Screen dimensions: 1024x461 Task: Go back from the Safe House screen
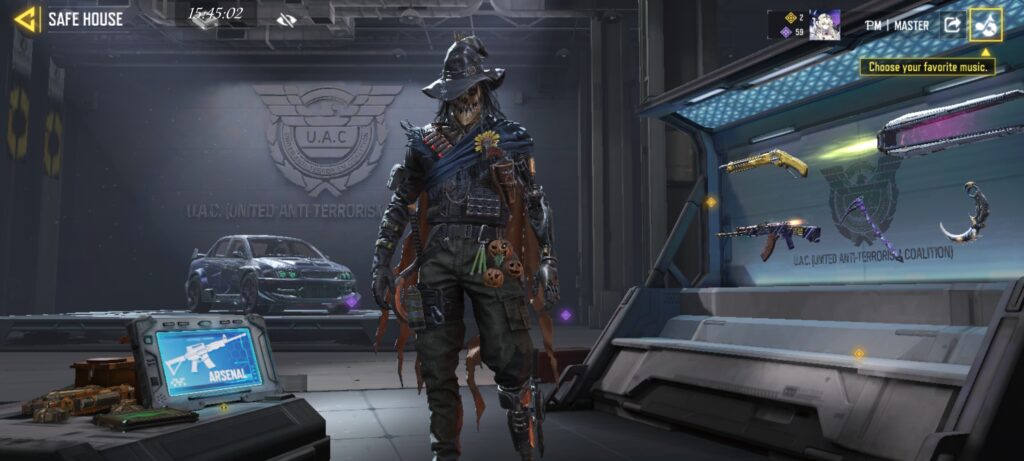click(26, 19)
